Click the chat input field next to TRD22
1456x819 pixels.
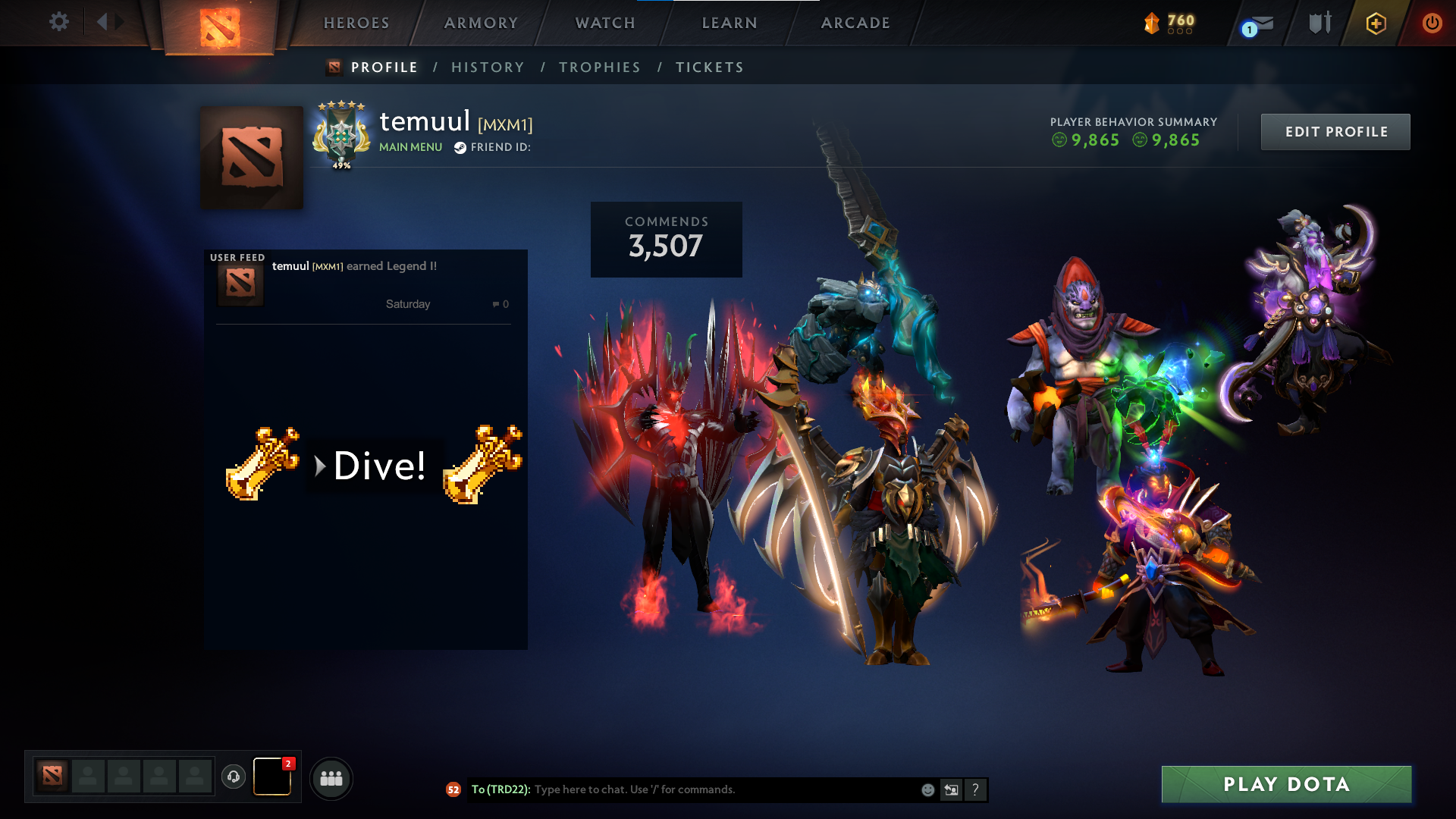pos(682,789)
